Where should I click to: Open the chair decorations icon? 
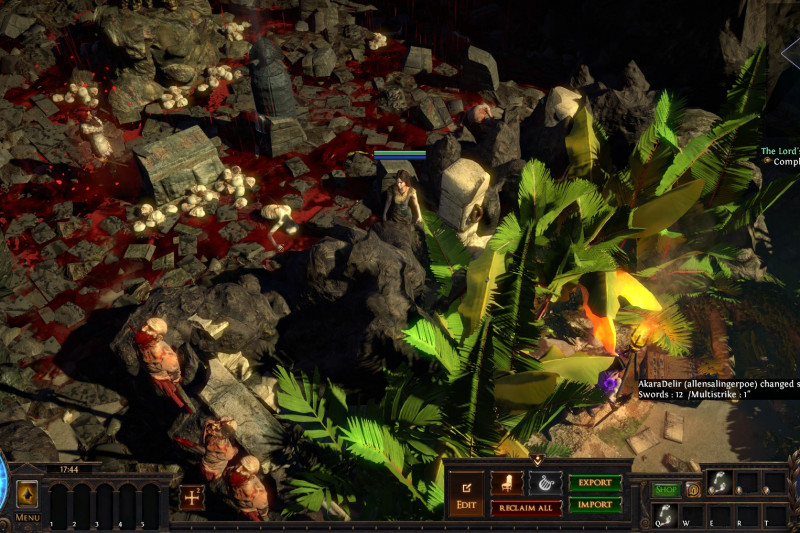pos(507,483)
